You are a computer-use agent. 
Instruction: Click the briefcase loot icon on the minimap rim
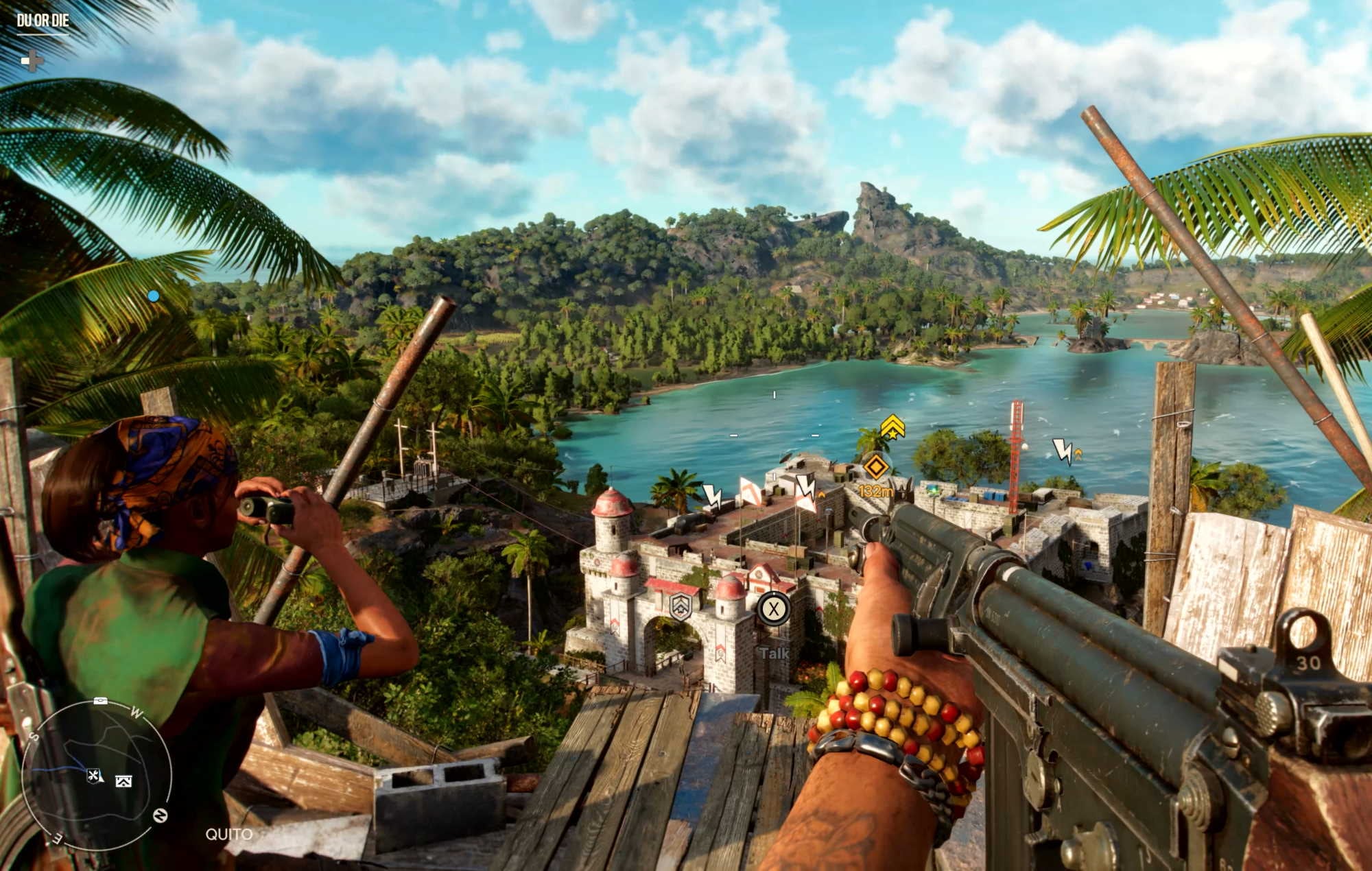click(100, 700)
